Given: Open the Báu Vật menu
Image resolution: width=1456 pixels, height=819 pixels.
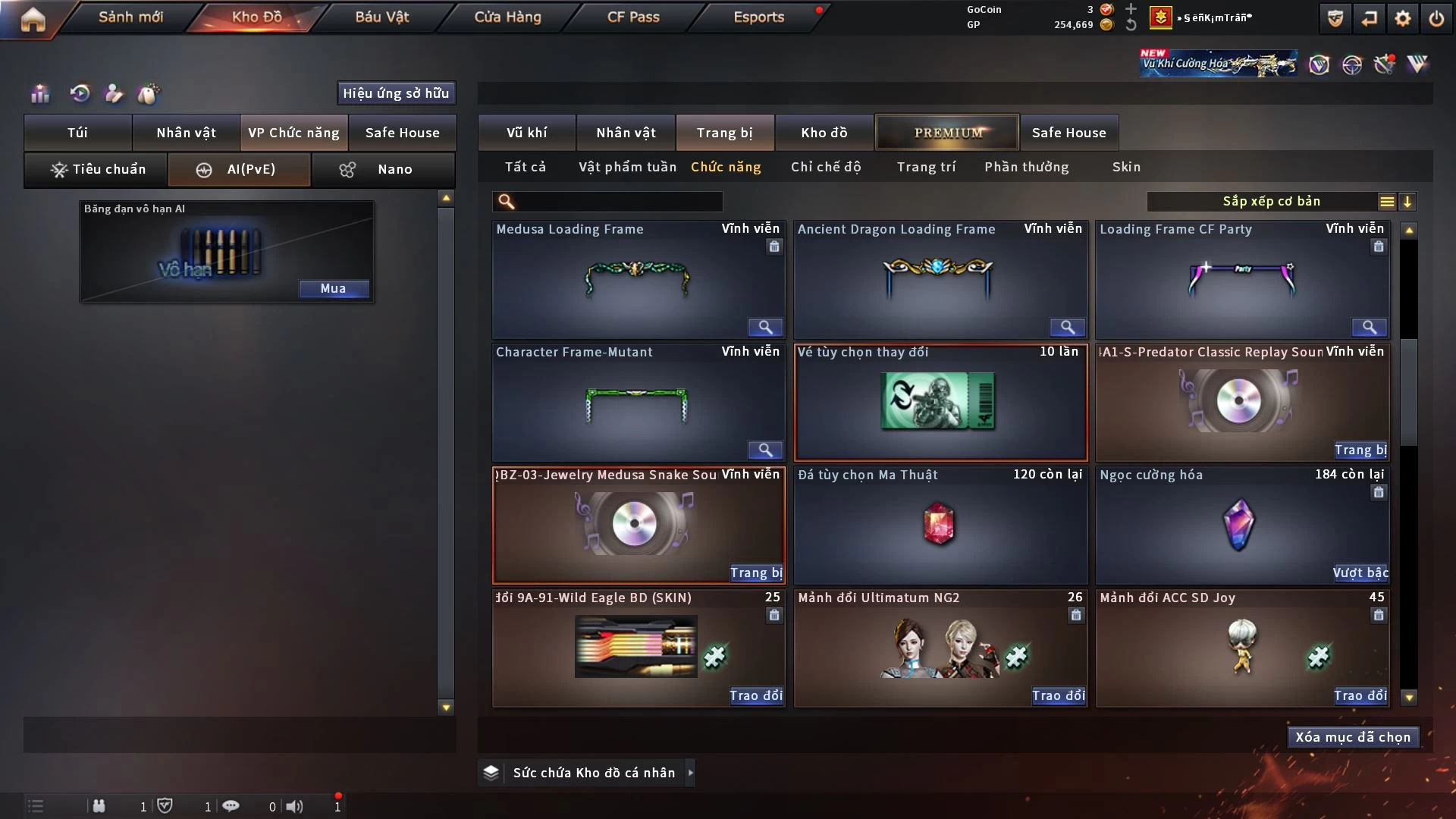Looking at the screenshot, I should [381, 17].
